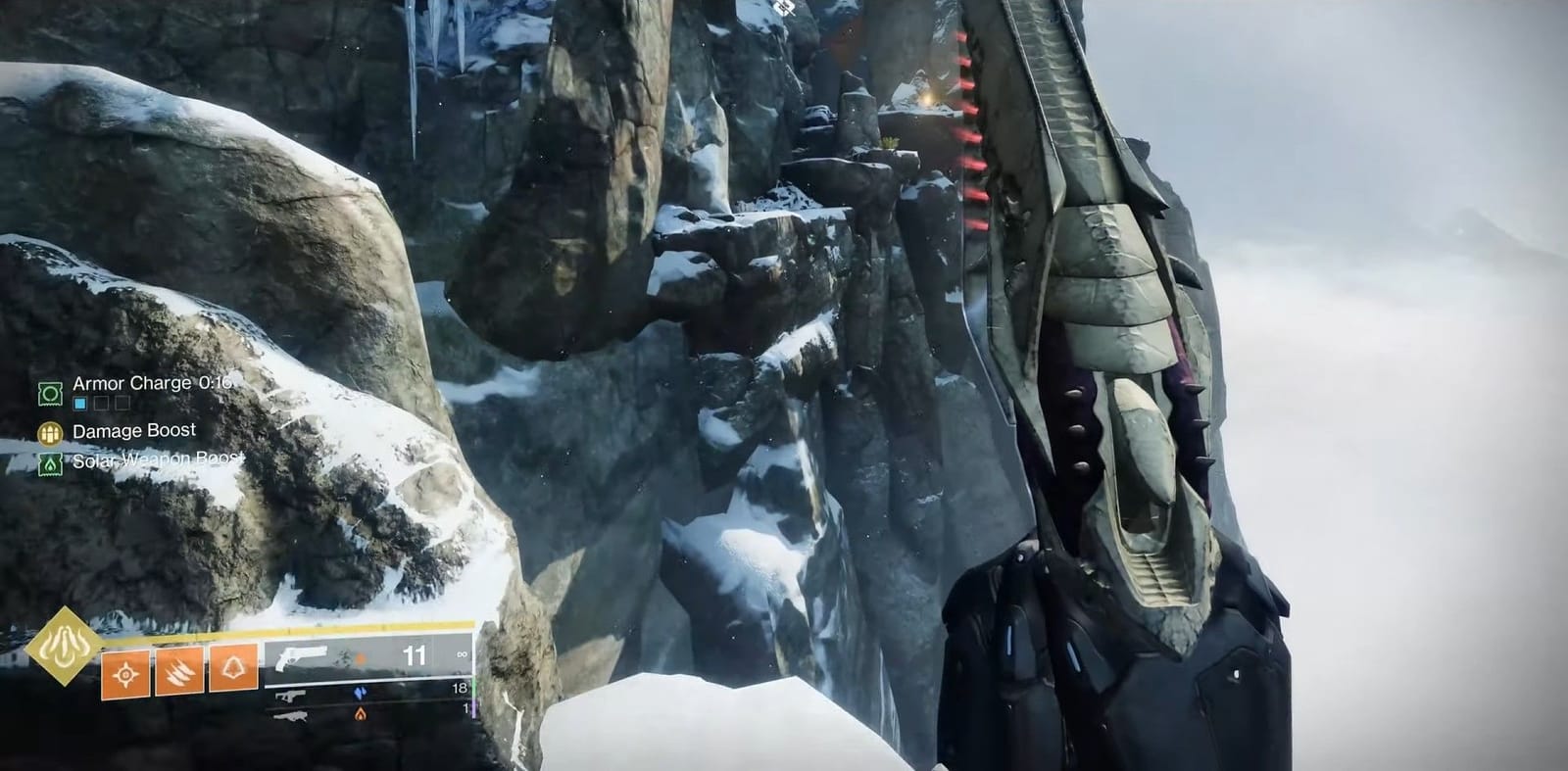Click the hand cannon ammo count 11
This screenshot has width=1568, height=771.
(x=414, y=654)
